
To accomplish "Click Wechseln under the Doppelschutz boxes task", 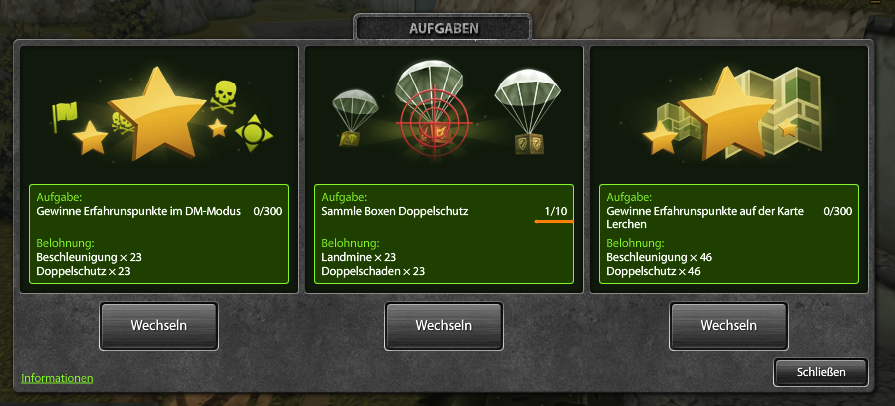I will point(443,326).
